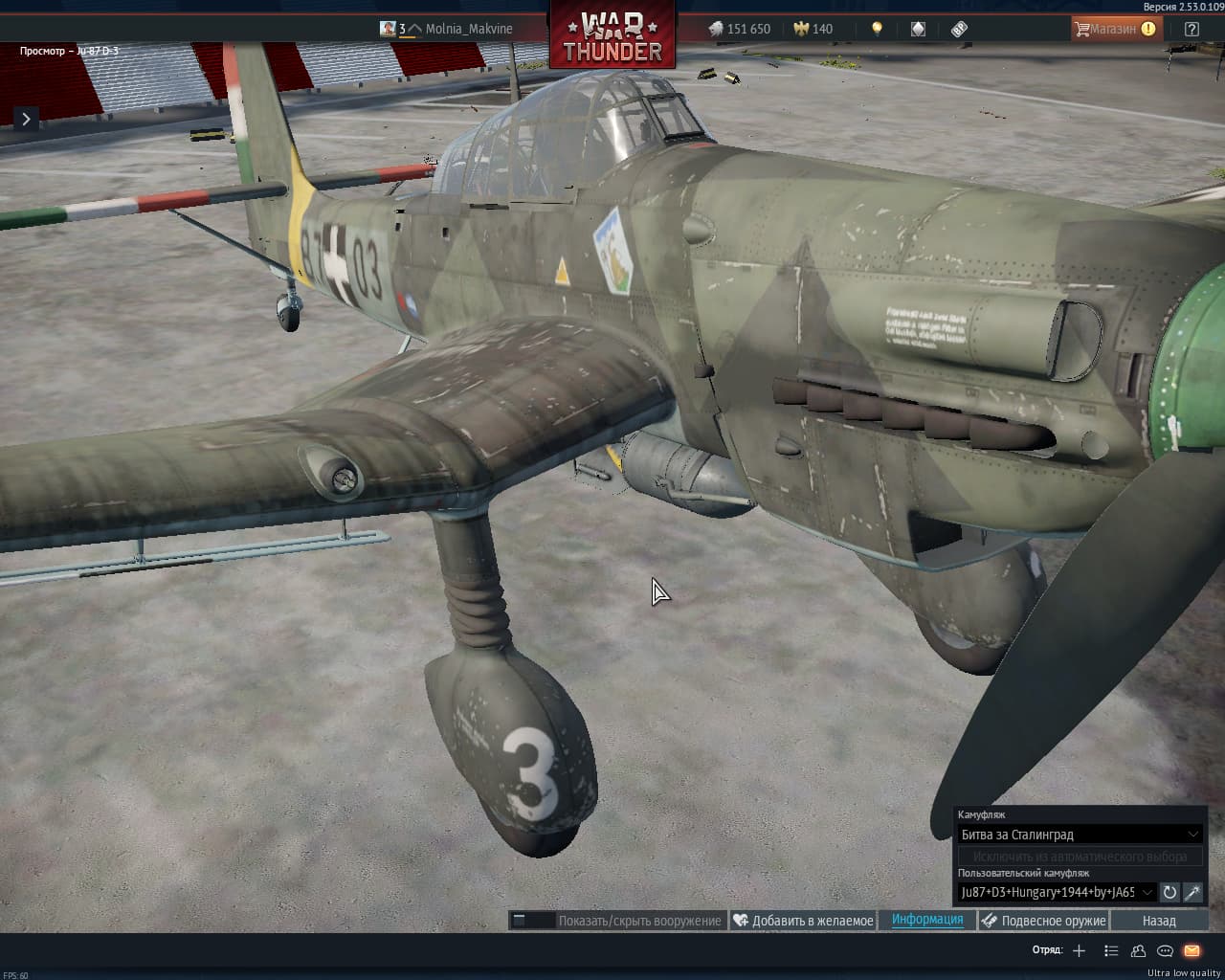The image size is (1225, 980).
Task: Toggle Показать/скрыть вооружение
Action: click(x=617, y=921)
